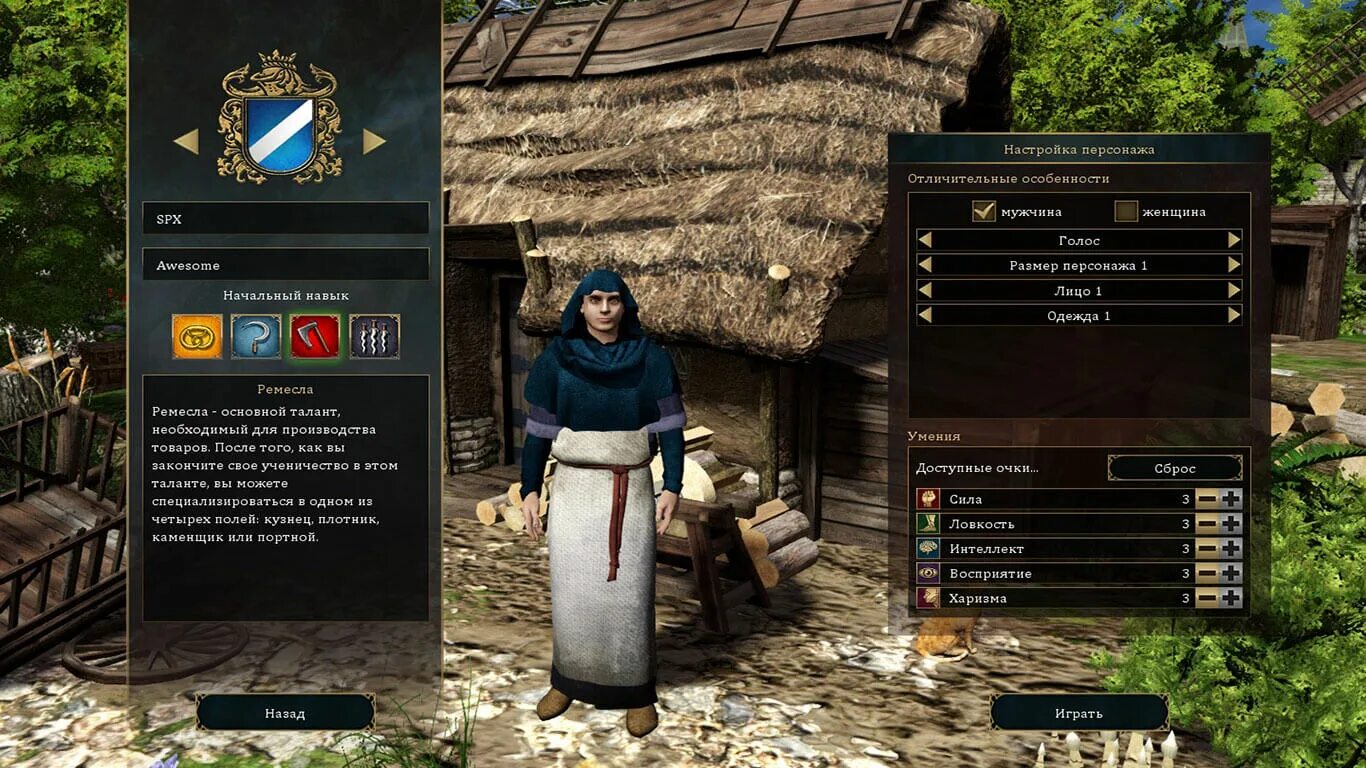Cycle Голос to the next voice
This screenshot has height=768, width=1366.
1234,240
